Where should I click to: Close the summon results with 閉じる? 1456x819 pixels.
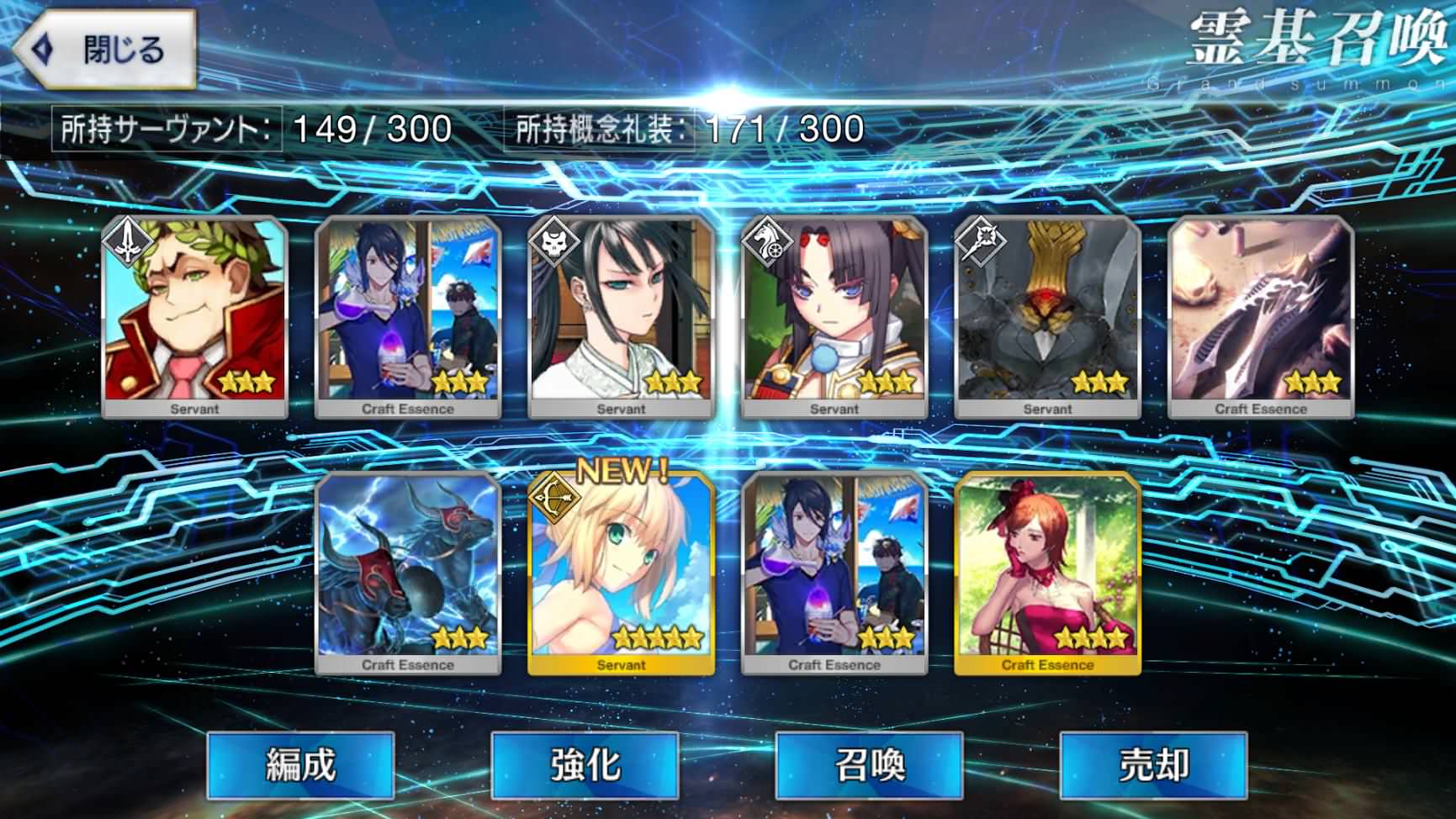click(105, 50)
